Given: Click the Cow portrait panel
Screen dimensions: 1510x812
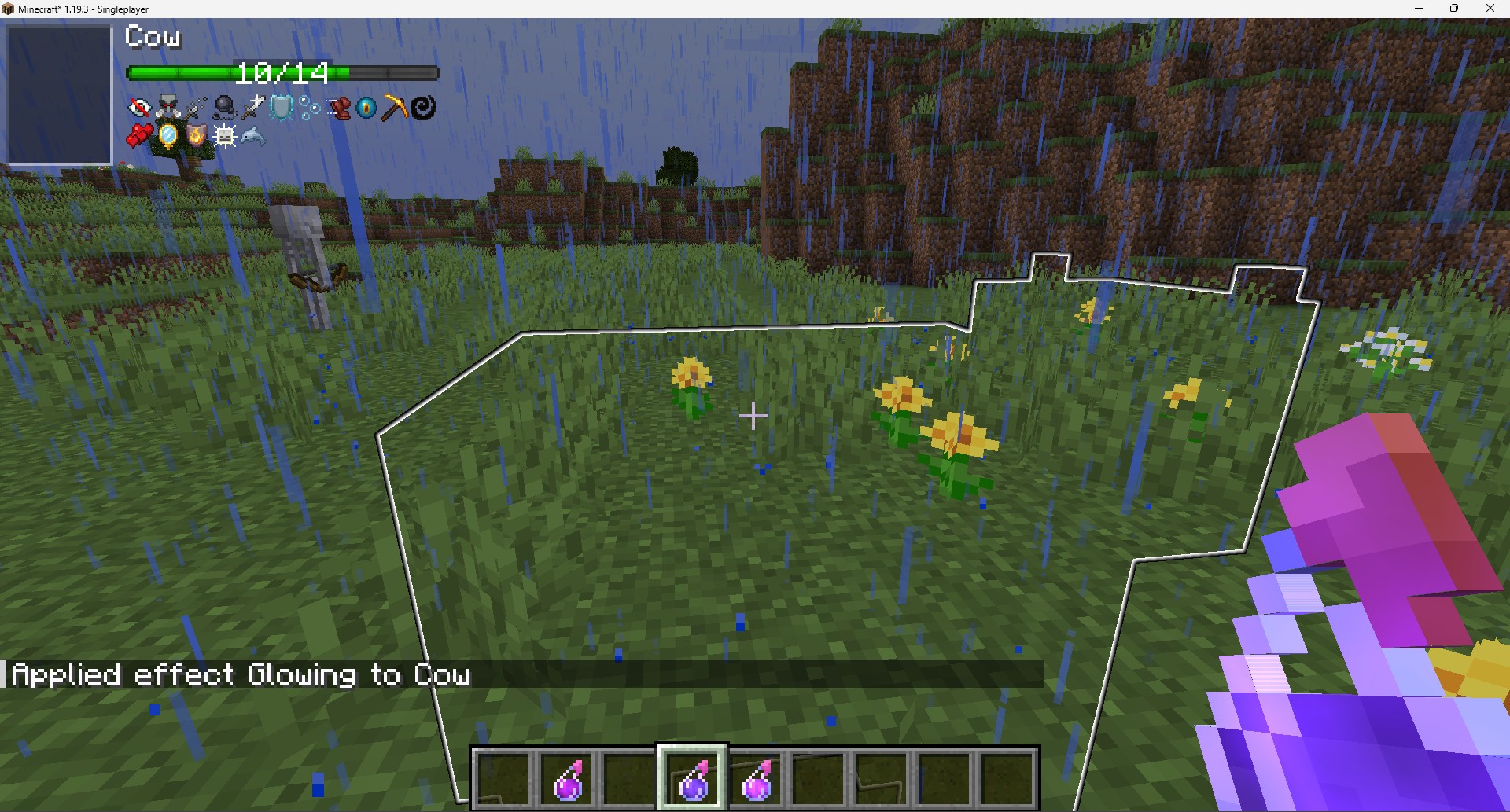Looking at the screenshot, I should [60, 94].
